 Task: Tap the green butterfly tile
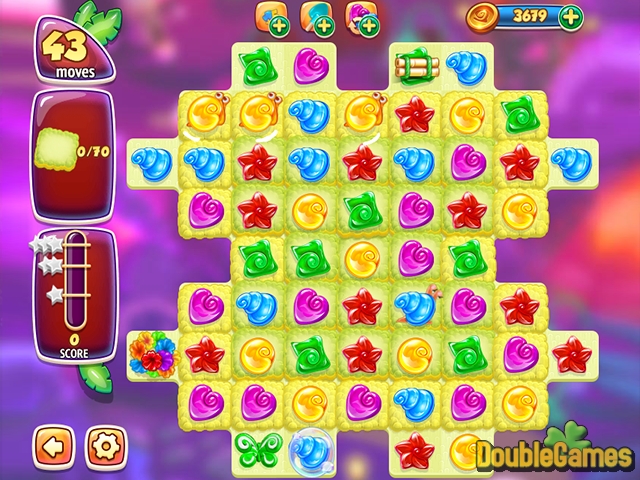pos(255,448)
